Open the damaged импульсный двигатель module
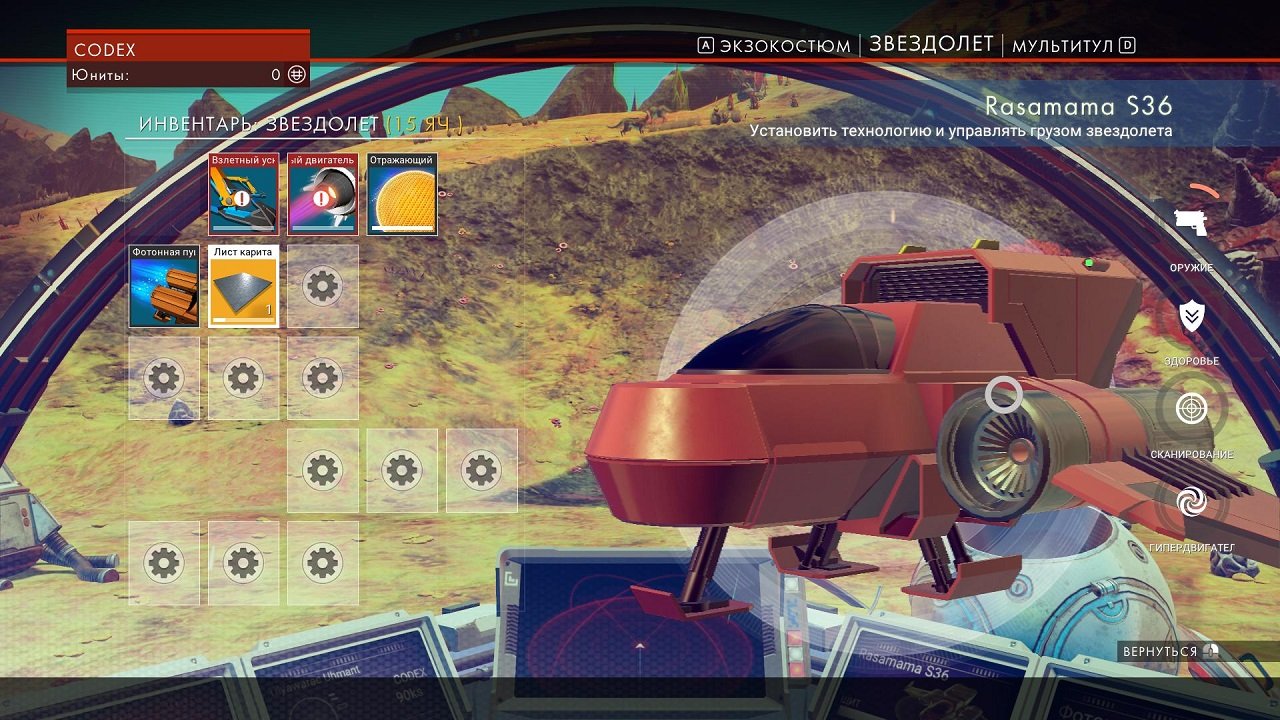Image resolution: width=1280 pixels, height=720 pixels. tap(322, 195)
